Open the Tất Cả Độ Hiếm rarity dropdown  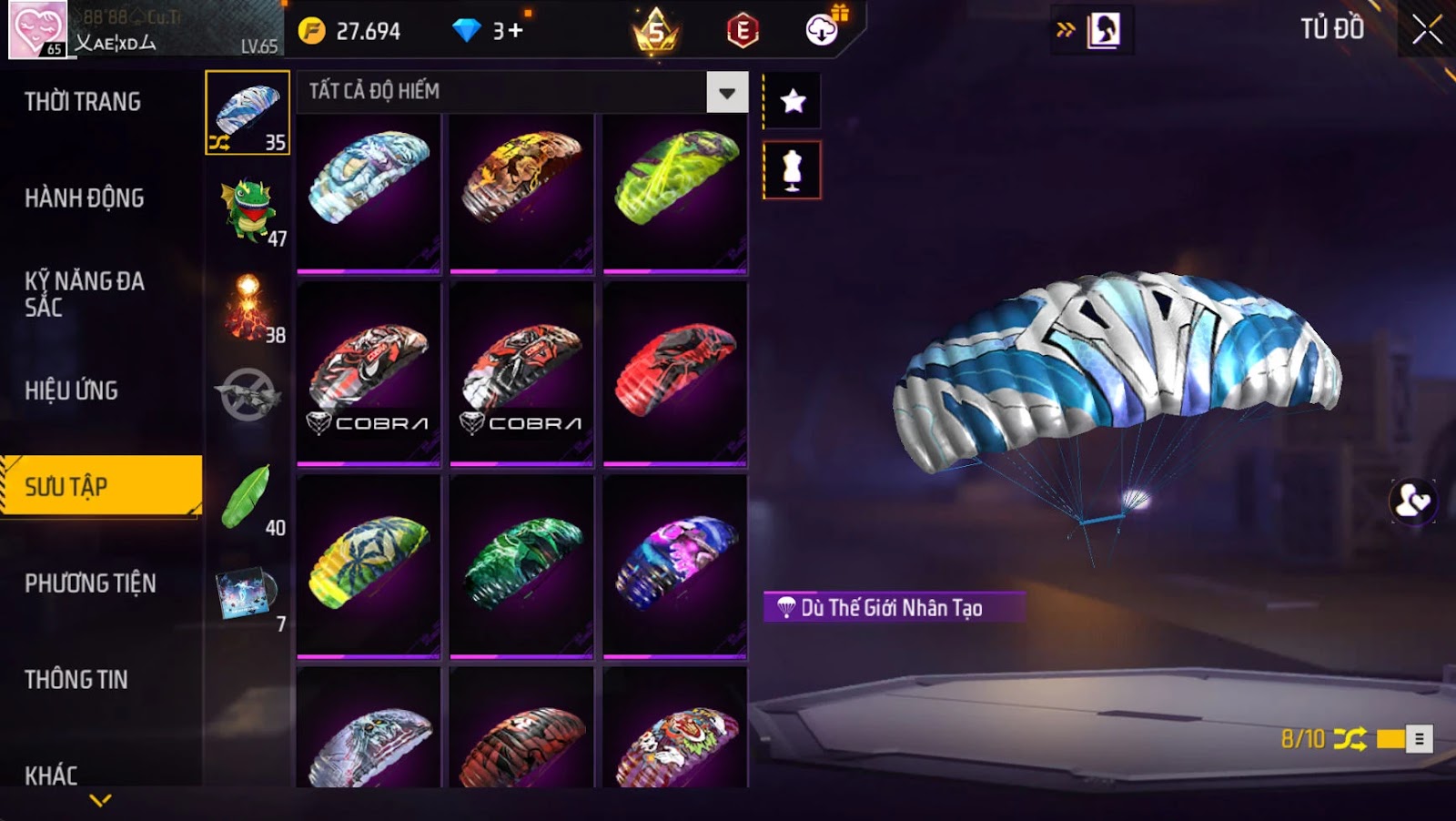[x=727, y=92]
